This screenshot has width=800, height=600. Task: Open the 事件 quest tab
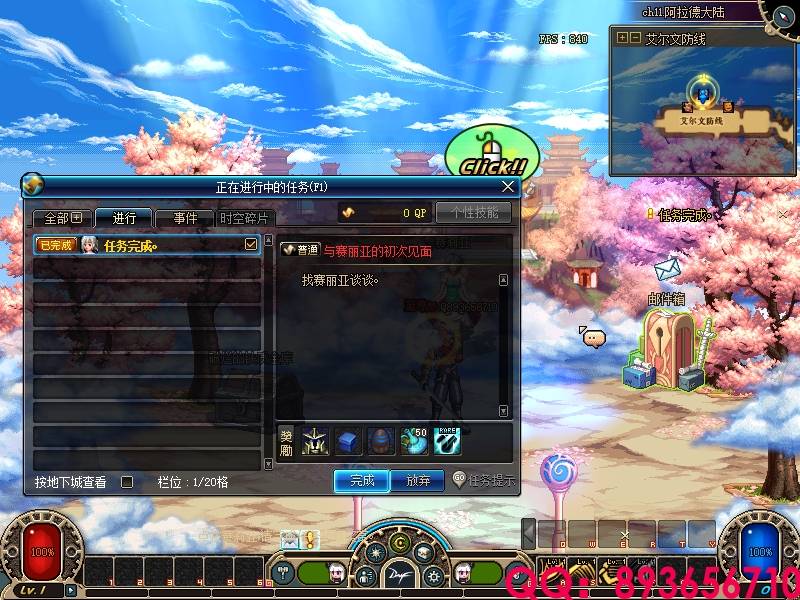click(x=185, y=218)
